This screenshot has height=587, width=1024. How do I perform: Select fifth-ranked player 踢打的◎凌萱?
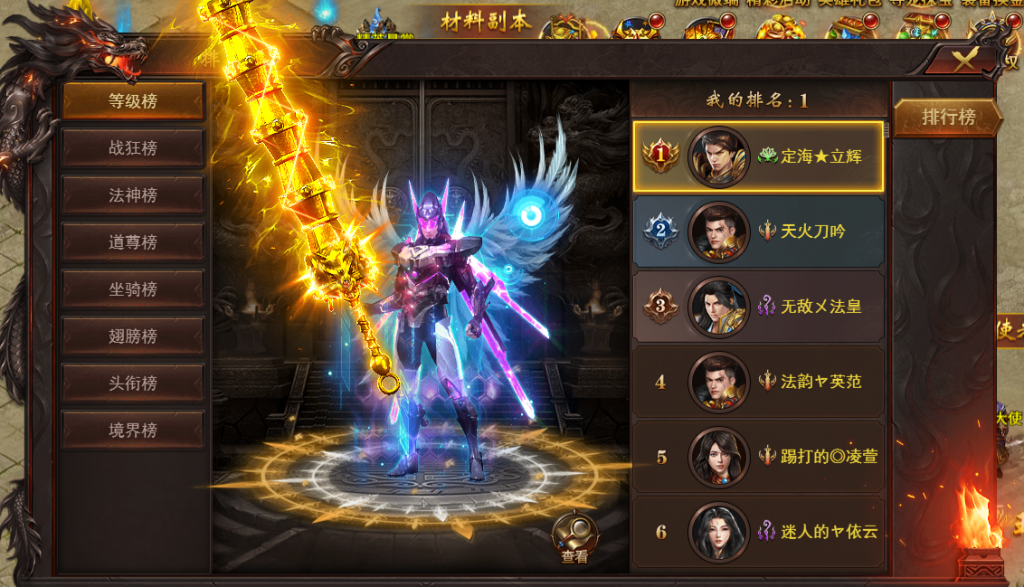tap(758, 457)
